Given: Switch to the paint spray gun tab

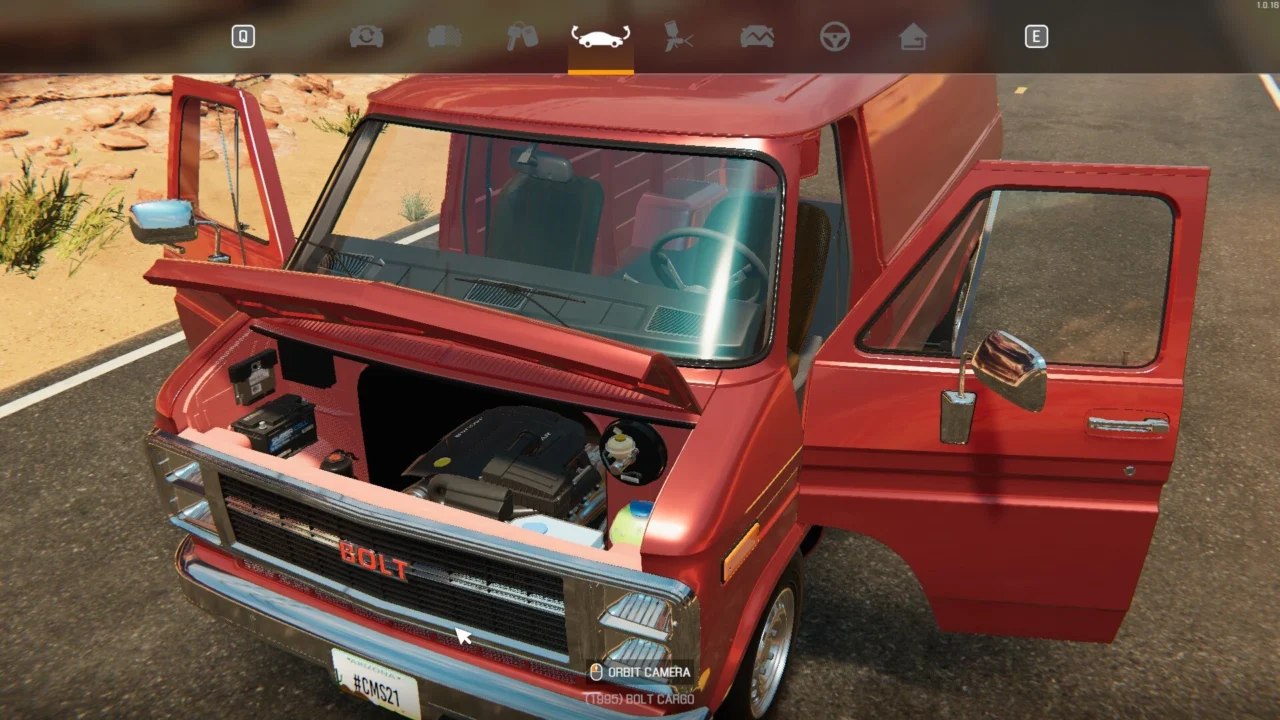Looking at the screenshot, I should tap(679, 37).
